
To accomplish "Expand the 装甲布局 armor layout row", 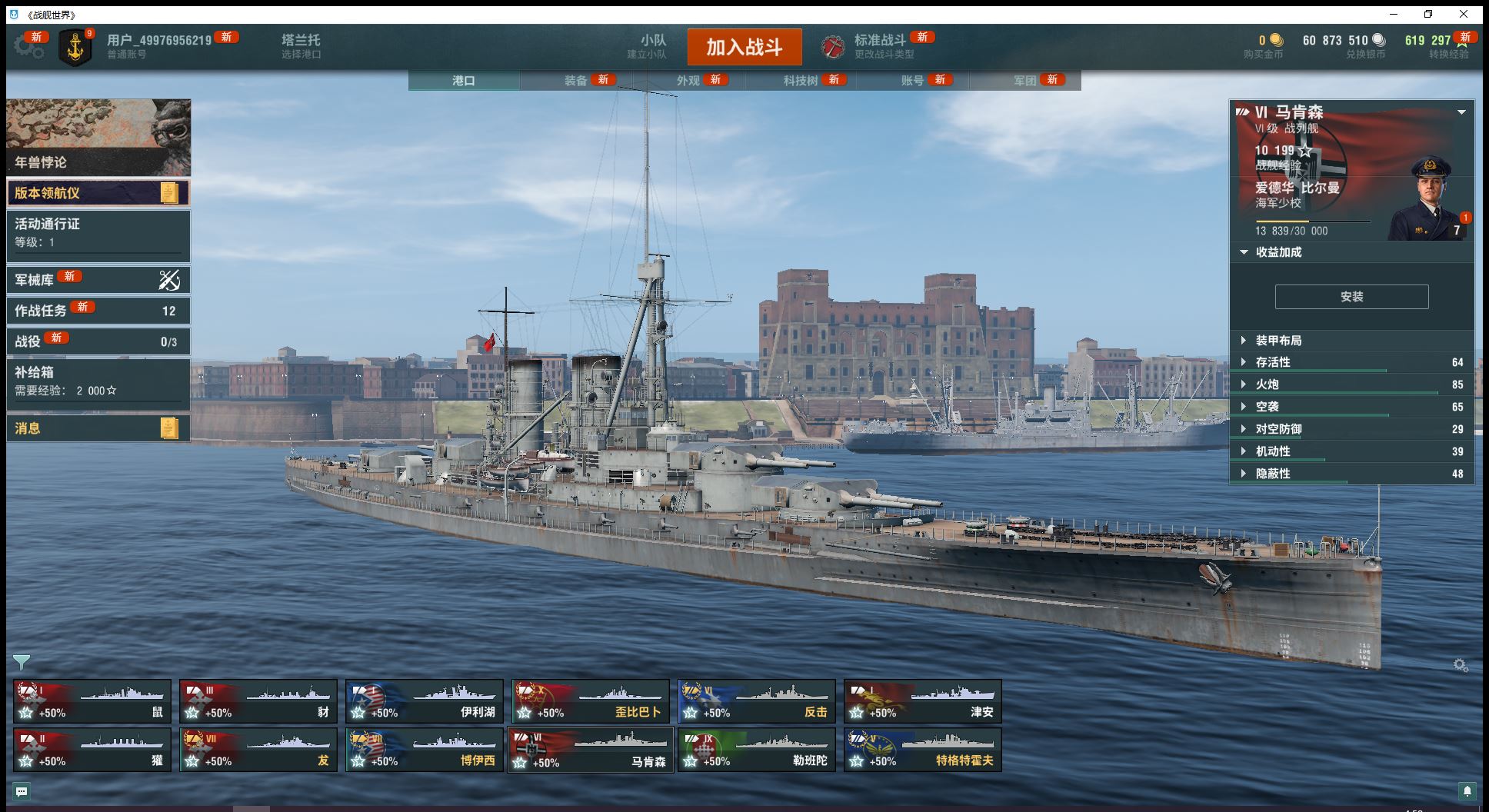I will pyautogui.click(x=1278, y=341).
